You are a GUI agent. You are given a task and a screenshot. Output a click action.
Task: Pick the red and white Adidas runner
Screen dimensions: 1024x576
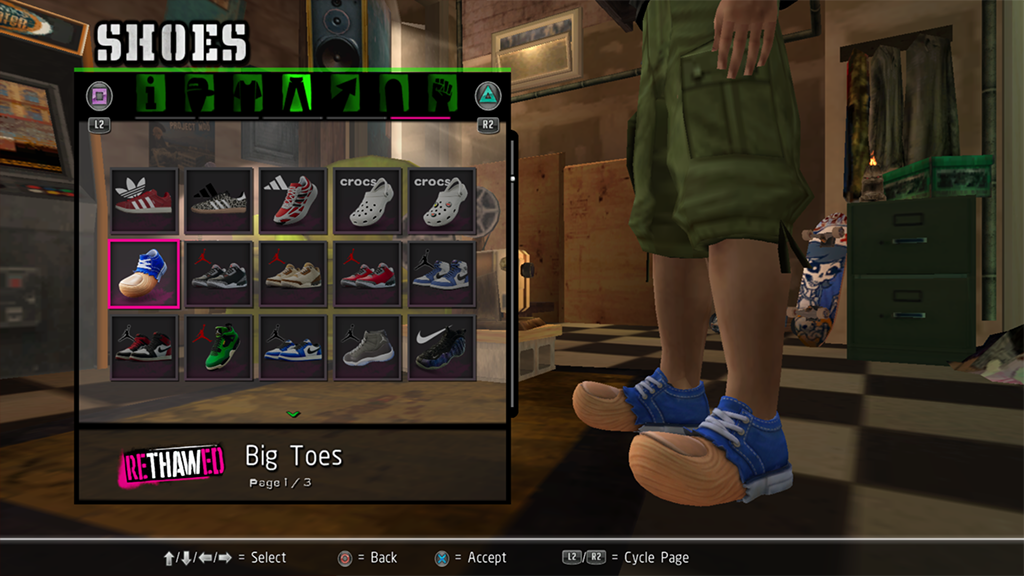(293, 200)
